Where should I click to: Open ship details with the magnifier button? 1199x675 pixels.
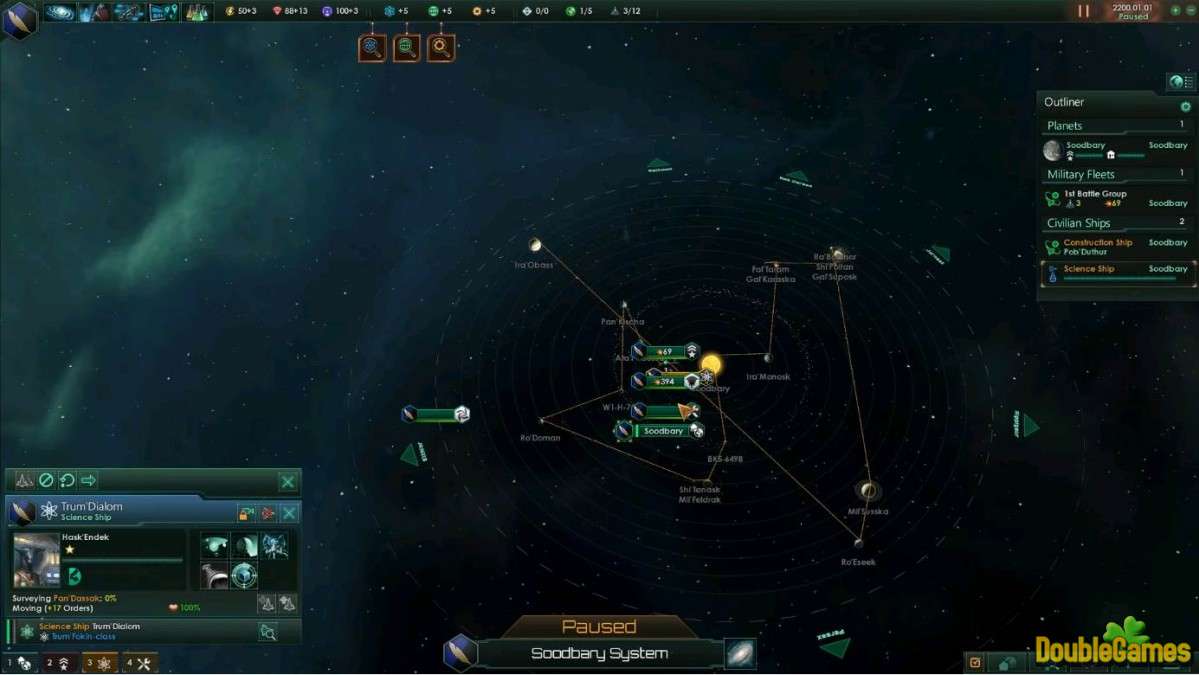pos(267,631)
